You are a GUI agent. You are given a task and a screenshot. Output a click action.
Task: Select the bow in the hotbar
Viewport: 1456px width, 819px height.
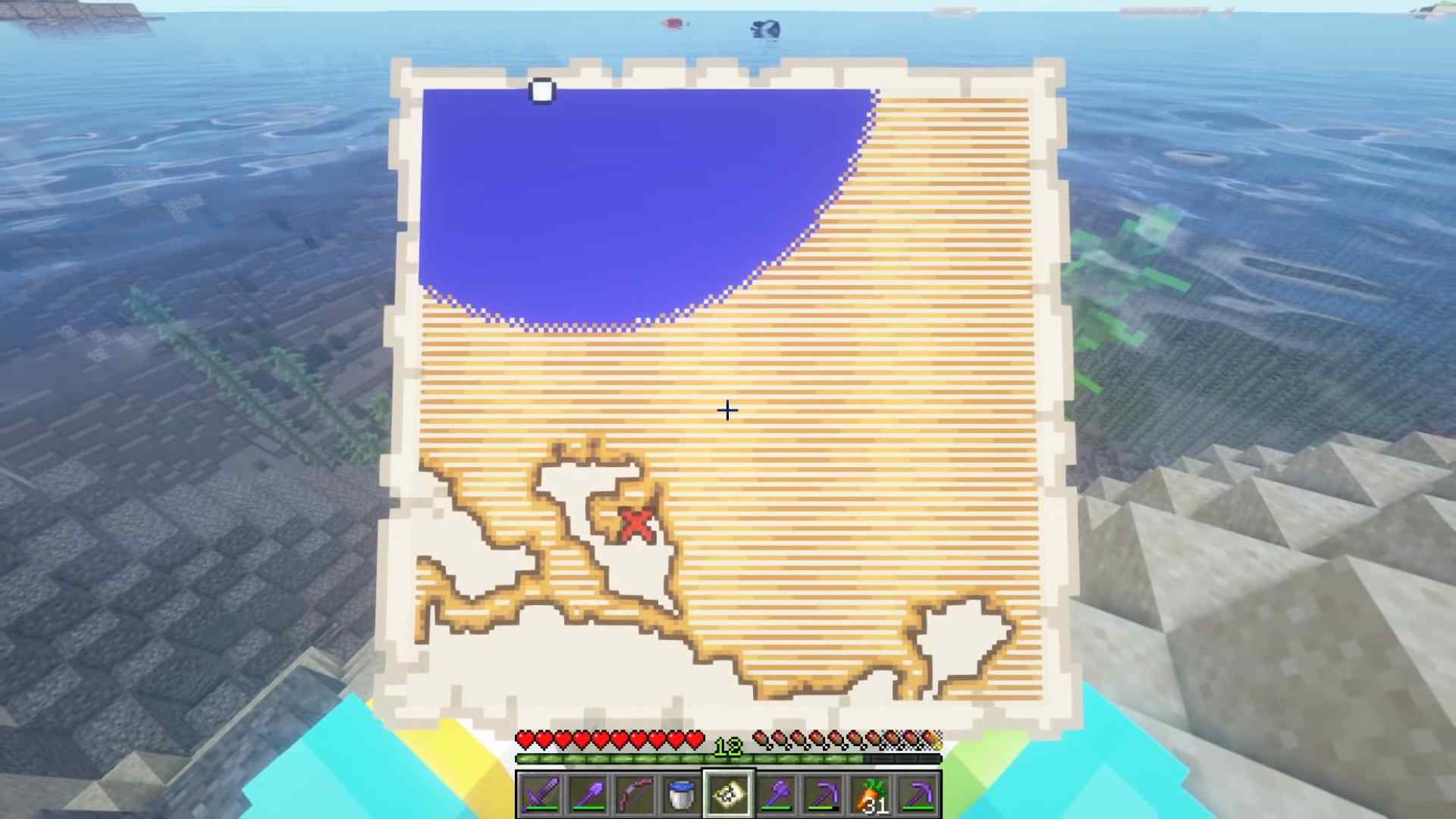pos(635,793)
